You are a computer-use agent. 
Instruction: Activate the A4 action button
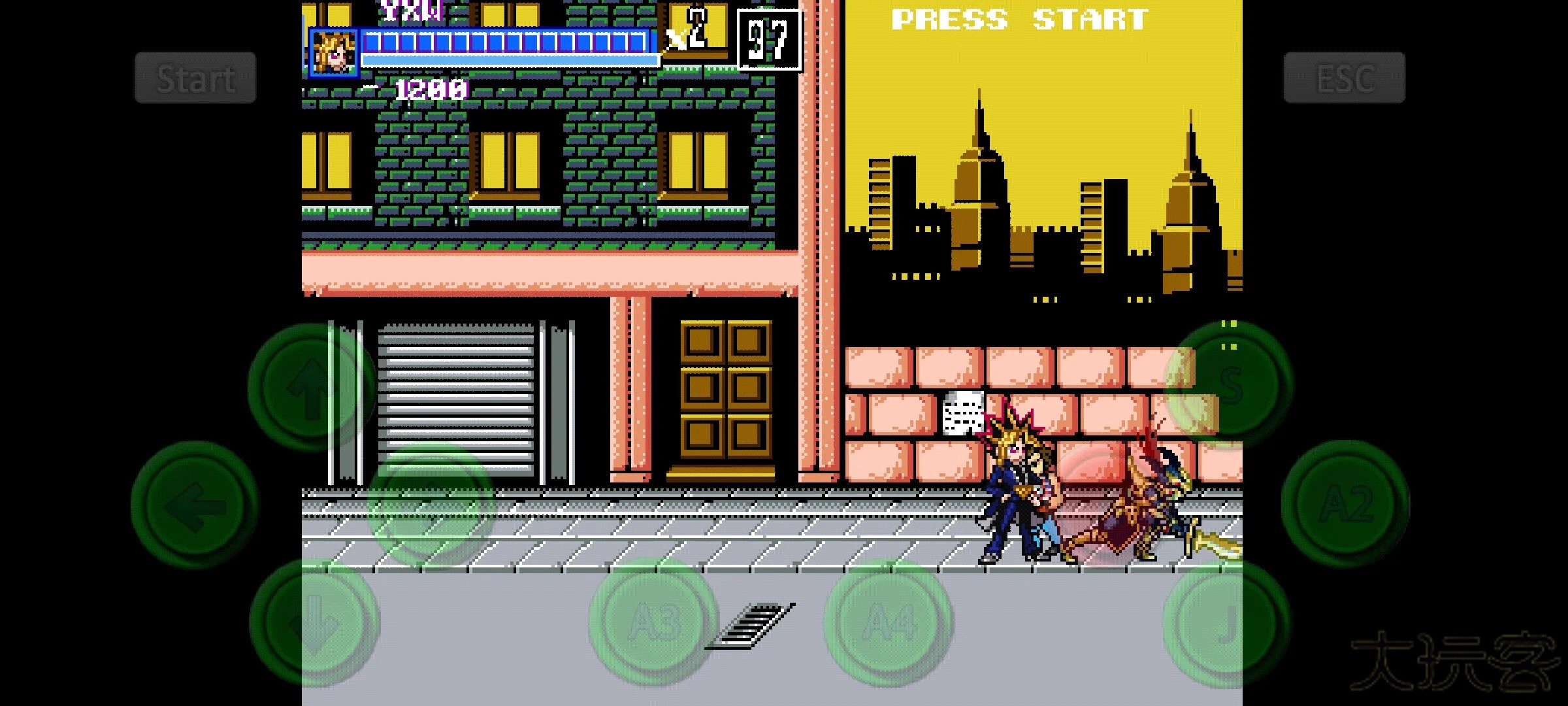coord(889,622)
